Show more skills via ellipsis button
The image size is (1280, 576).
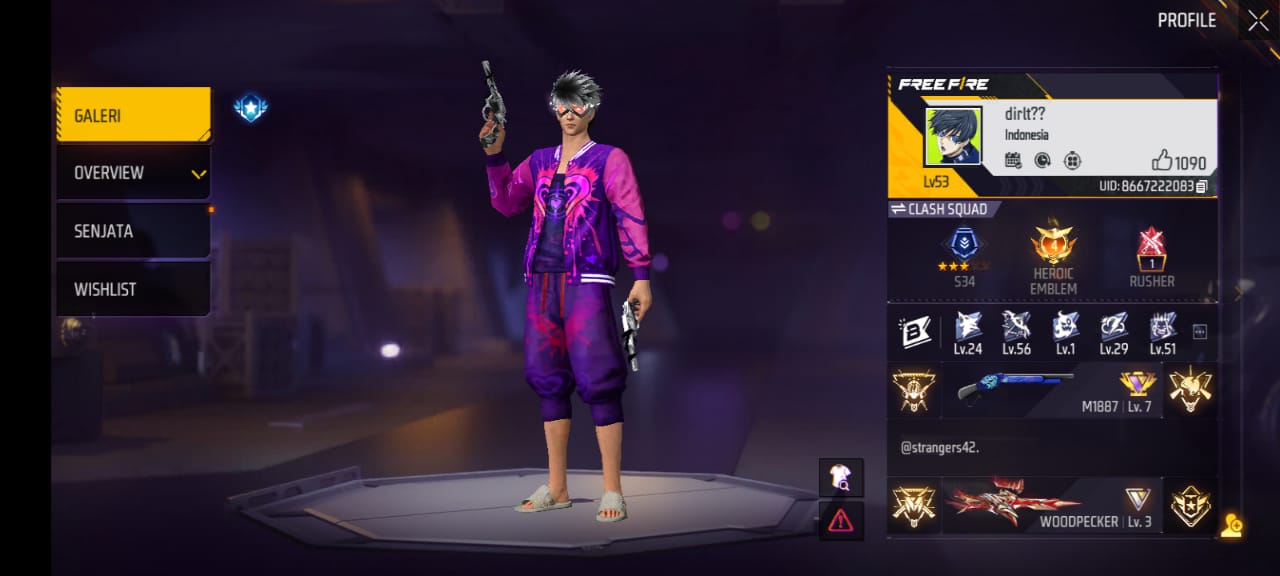click(1200, 332)
